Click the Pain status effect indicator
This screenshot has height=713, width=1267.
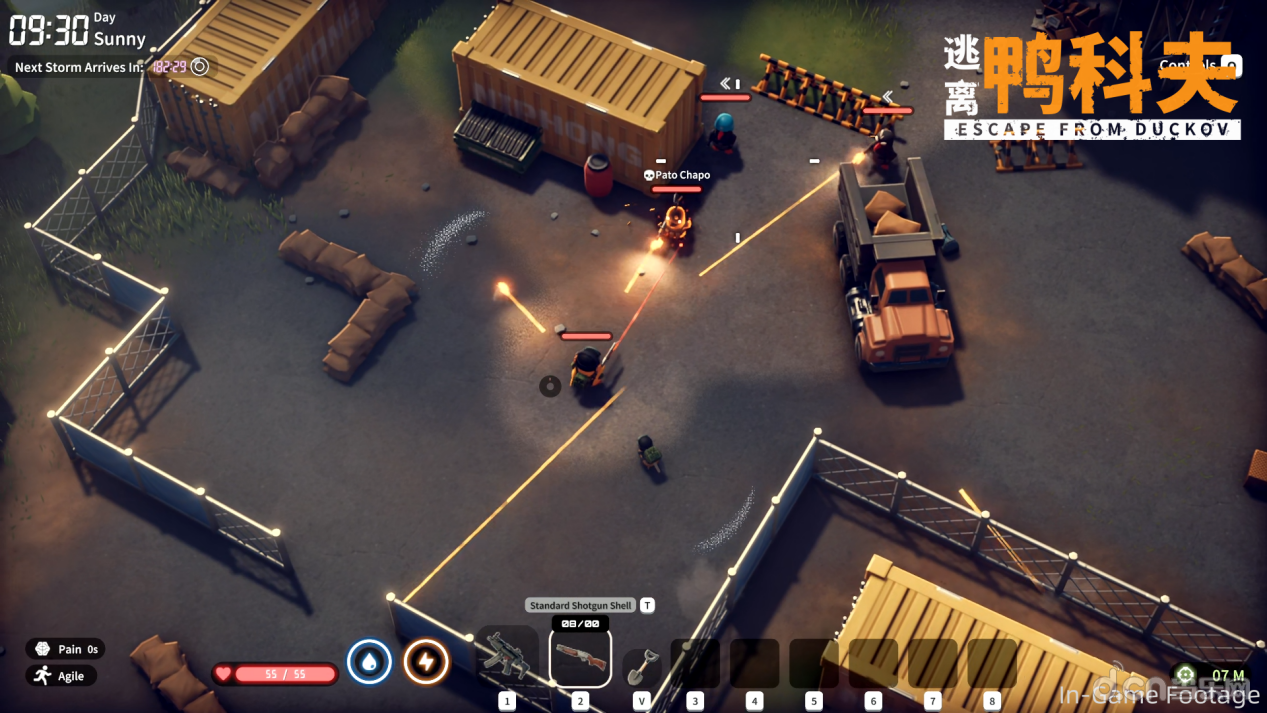[66, 649]
